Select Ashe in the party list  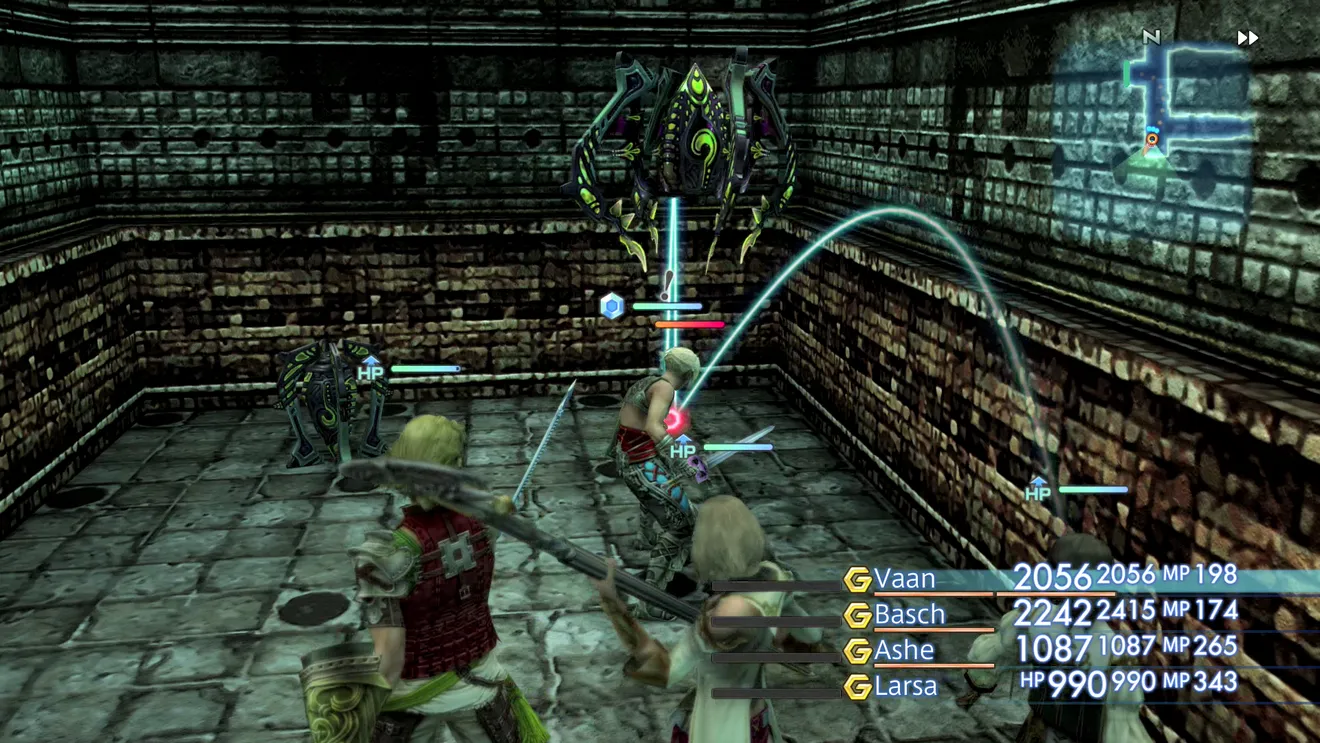click(904, 649)
